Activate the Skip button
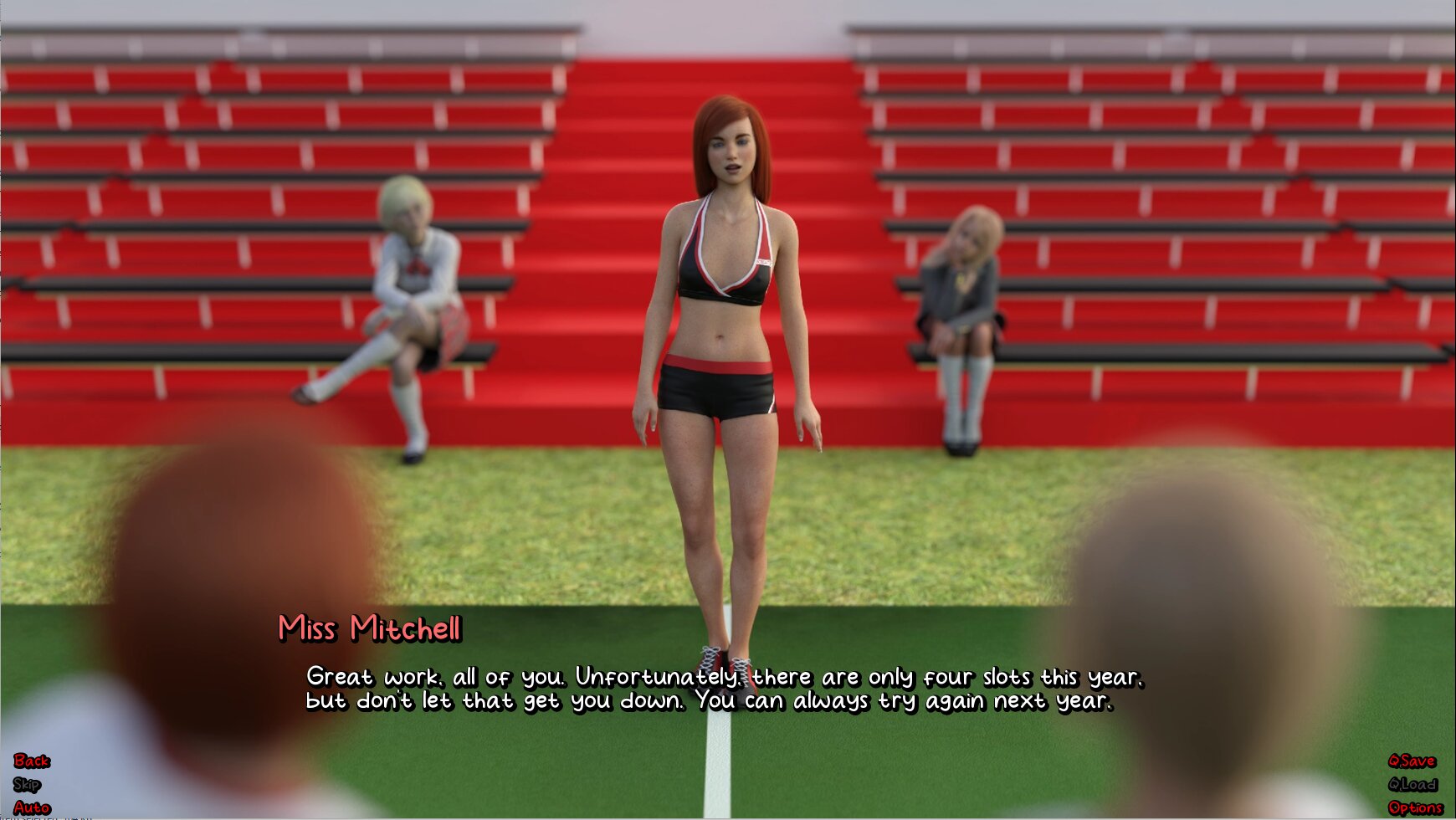 (x=27, y=784)
